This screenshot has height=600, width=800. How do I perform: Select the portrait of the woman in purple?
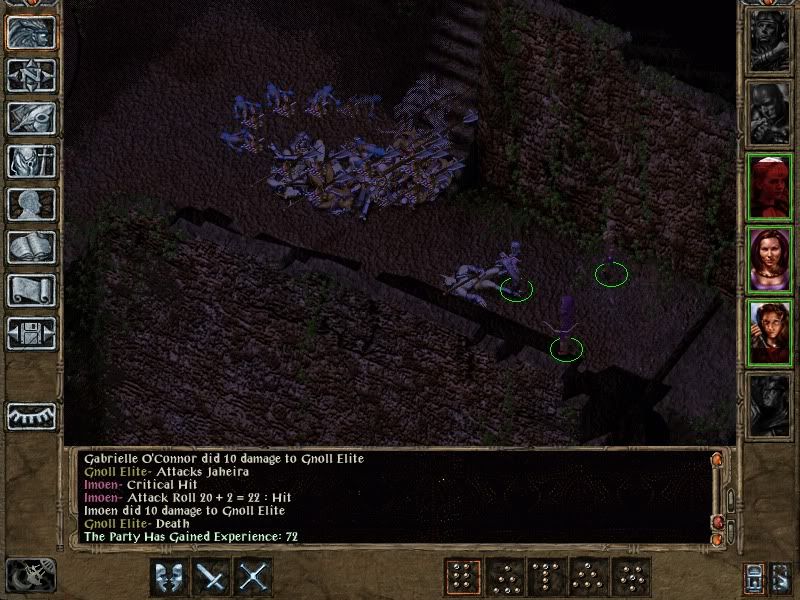click(x=769, y=261)
